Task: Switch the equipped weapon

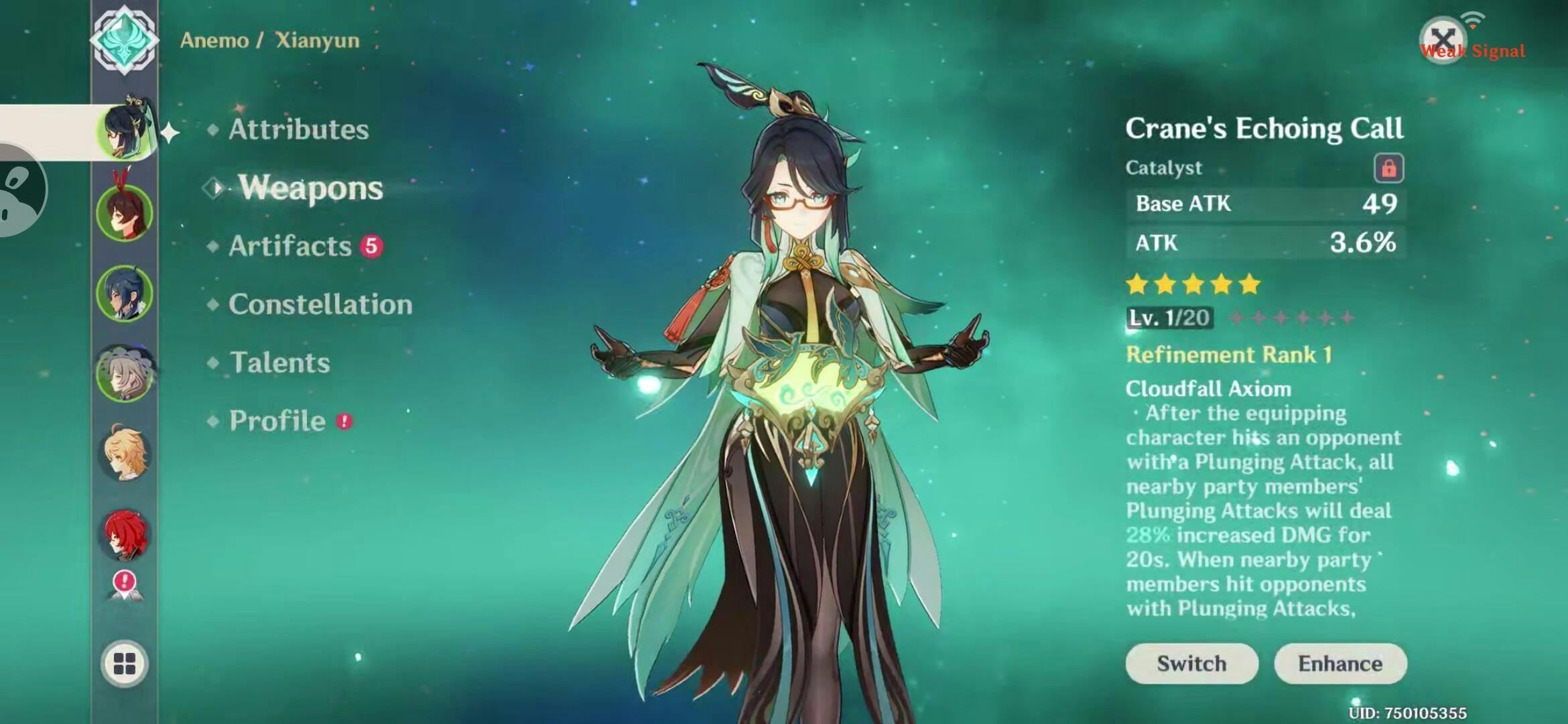Action: point(1191,664)
